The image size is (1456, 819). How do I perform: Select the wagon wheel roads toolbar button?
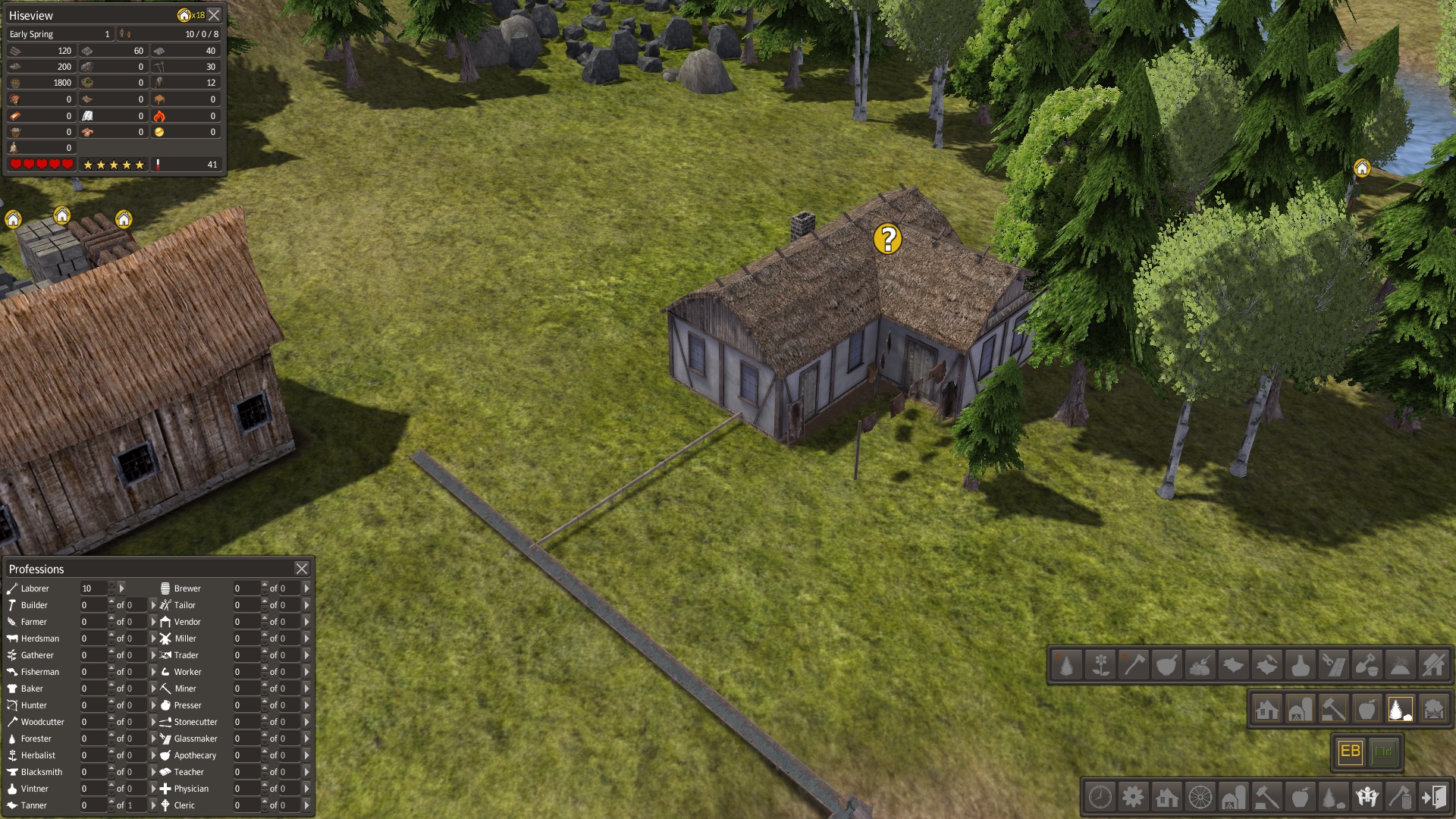point(1200,797)
